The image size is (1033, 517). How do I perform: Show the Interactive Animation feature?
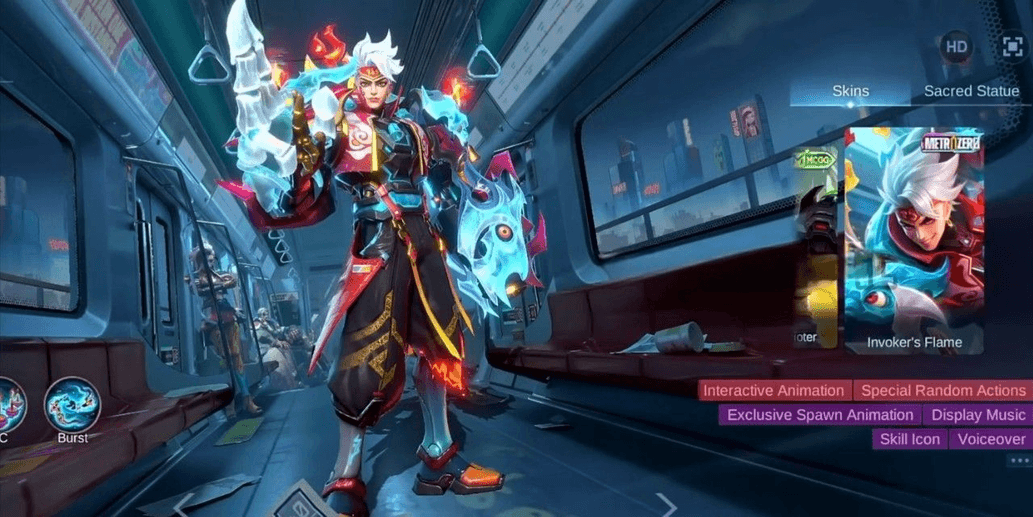click(x=775, y=391)
